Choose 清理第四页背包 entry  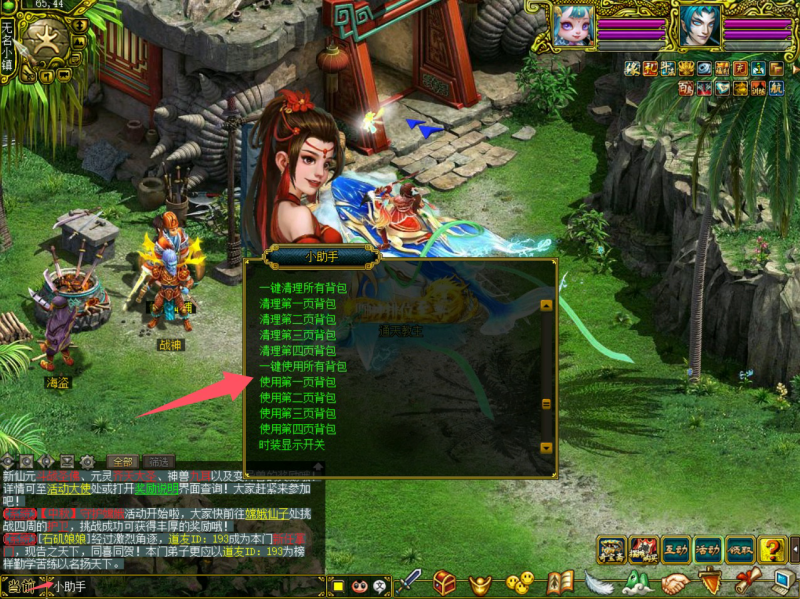pyautogui.click(x=297, y=350)
